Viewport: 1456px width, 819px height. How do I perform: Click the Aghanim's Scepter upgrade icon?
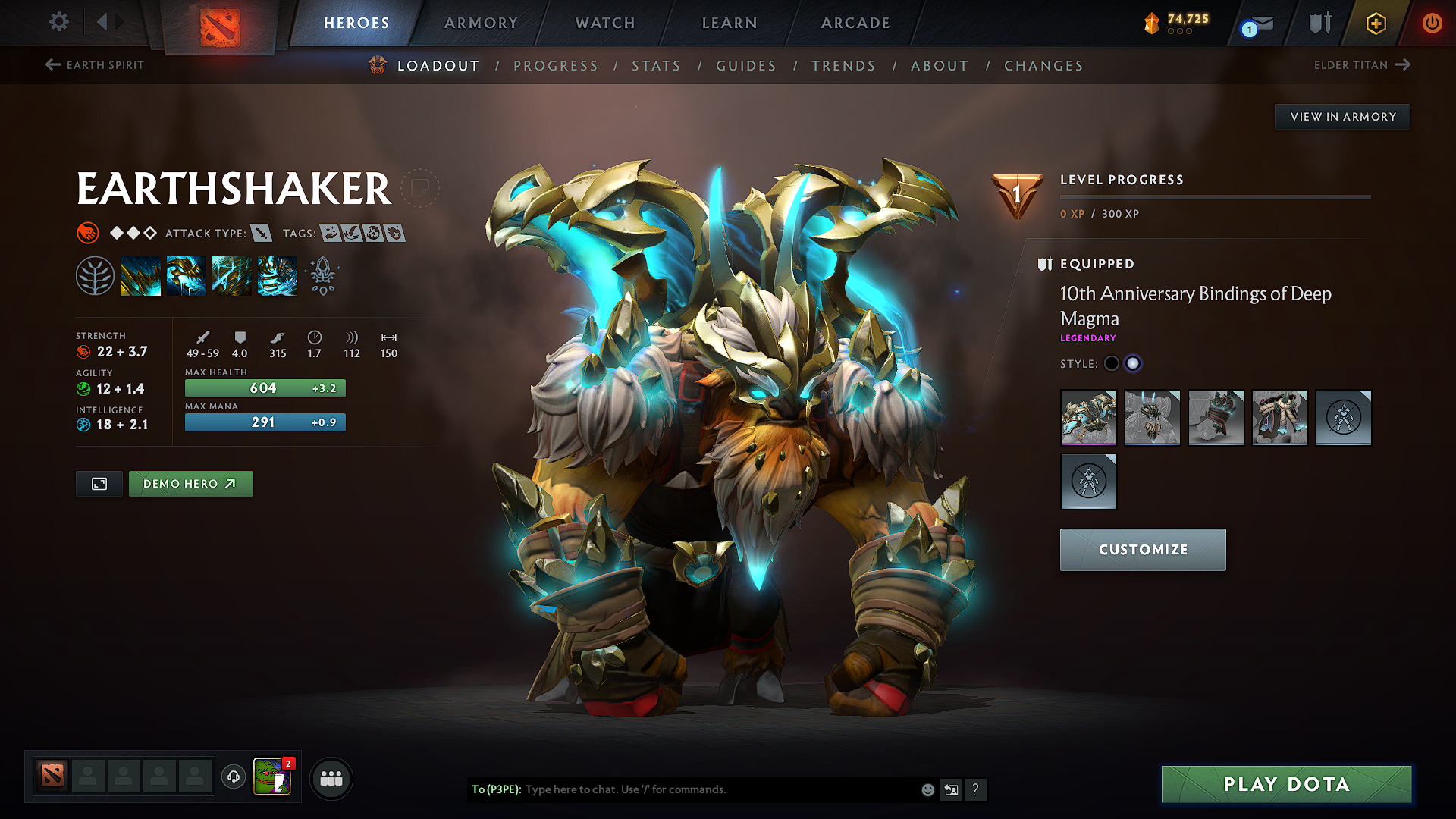(322, 276)
